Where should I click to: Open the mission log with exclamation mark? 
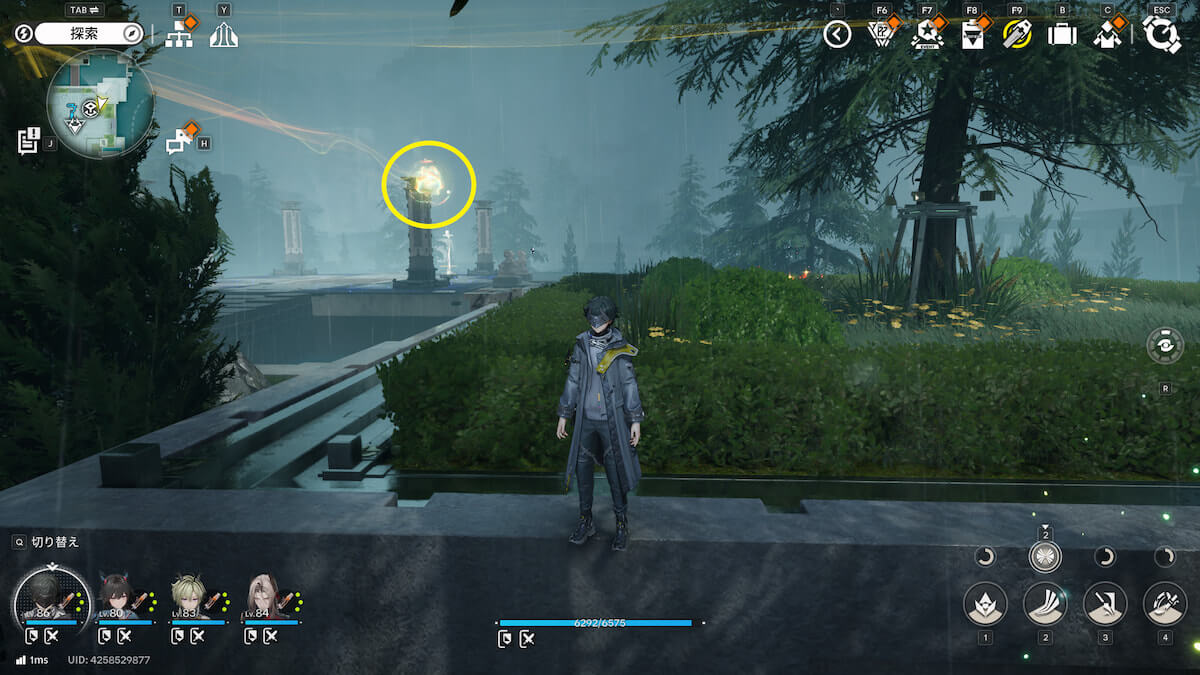pyautogui.click(x=28, y=141)
